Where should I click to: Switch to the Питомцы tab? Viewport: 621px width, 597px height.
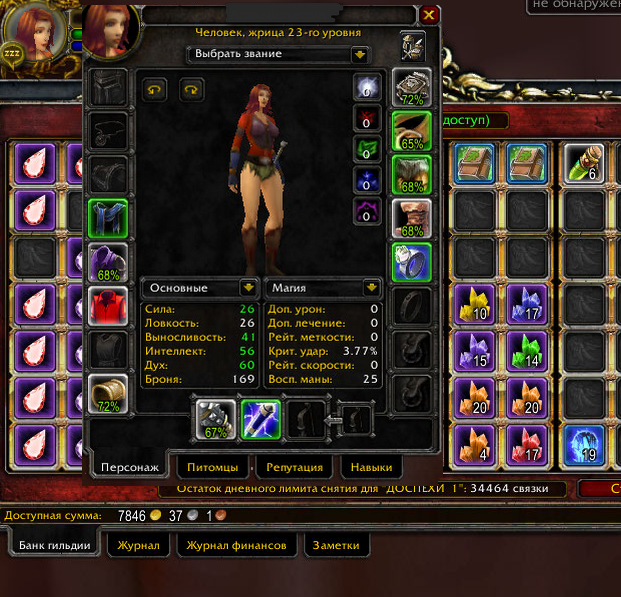(x=212, y=467)
